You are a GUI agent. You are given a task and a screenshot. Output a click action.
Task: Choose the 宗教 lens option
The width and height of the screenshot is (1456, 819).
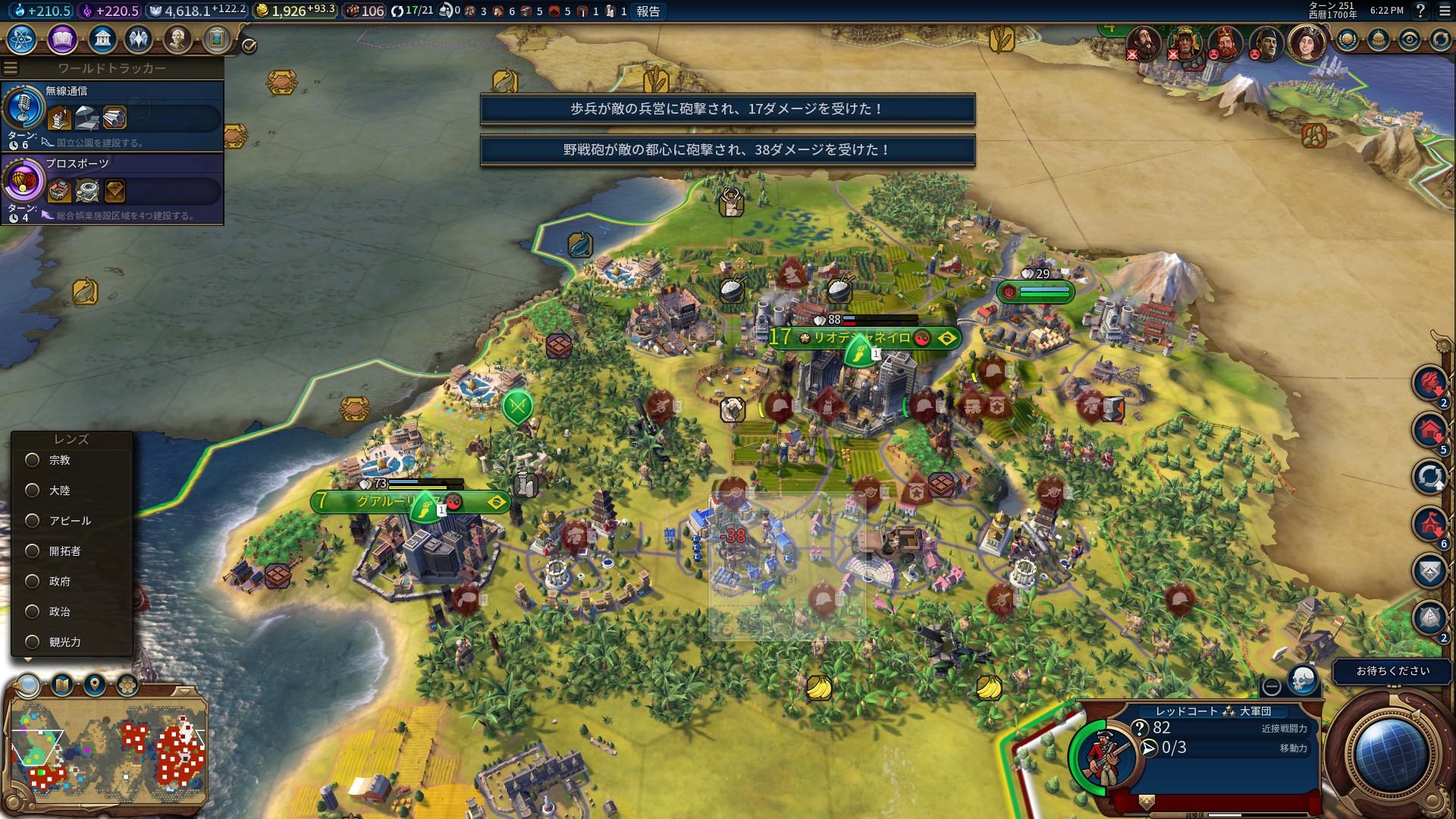click(33, 460)
